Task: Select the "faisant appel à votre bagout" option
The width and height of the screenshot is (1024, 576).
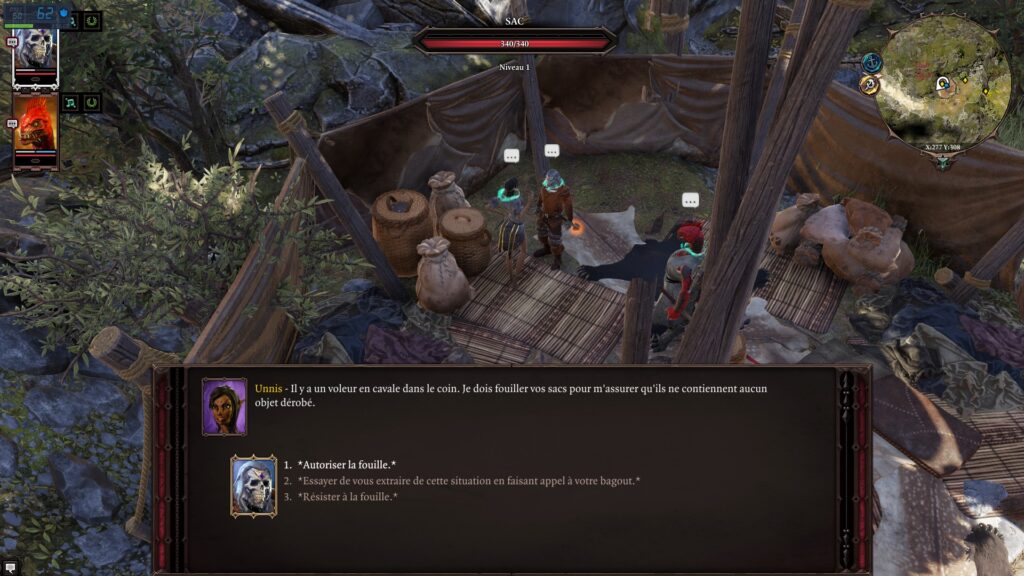Action: [469, 480]
